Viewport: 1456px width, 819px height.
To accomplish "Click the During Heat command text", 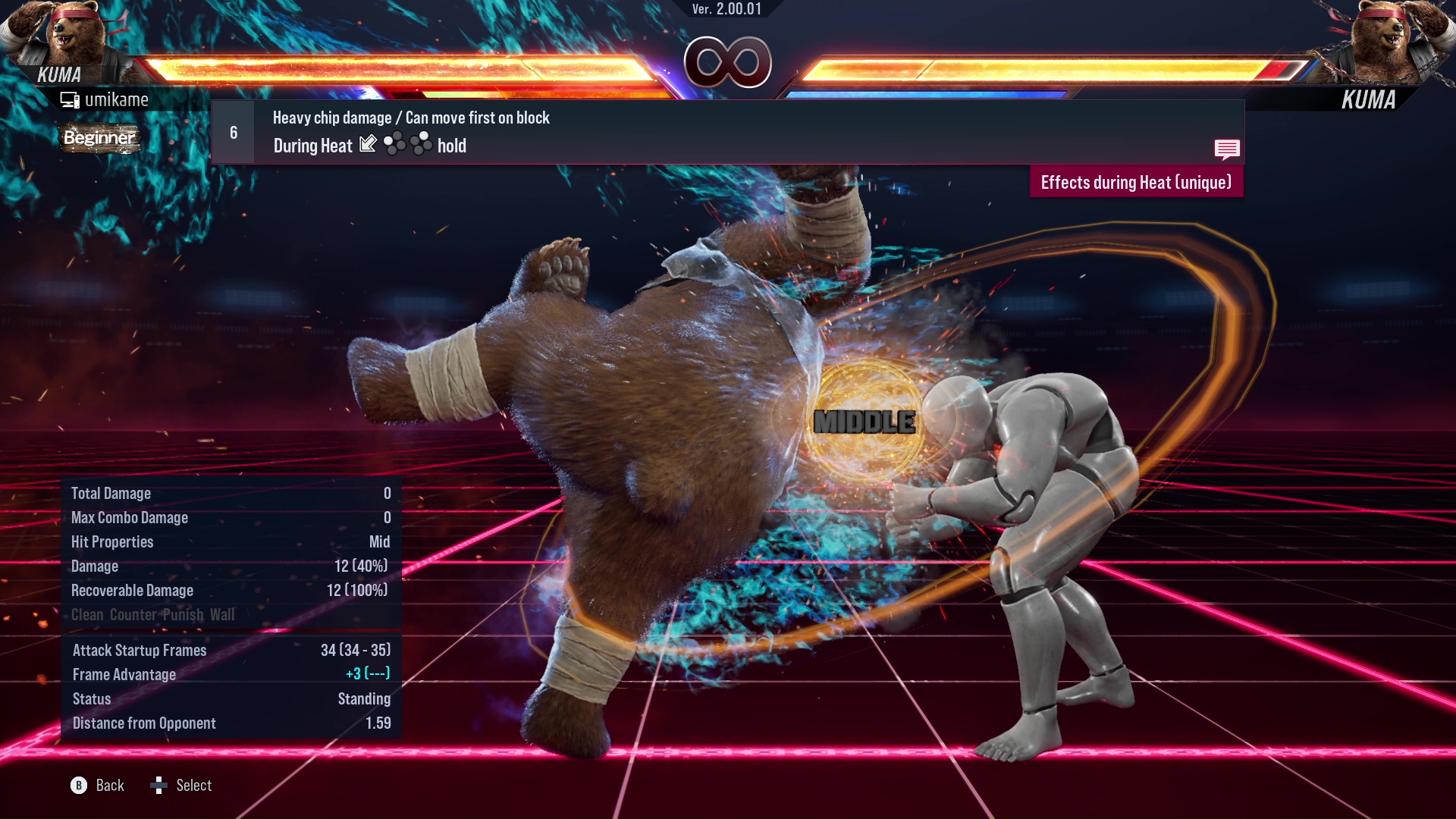I will [312, 145].
